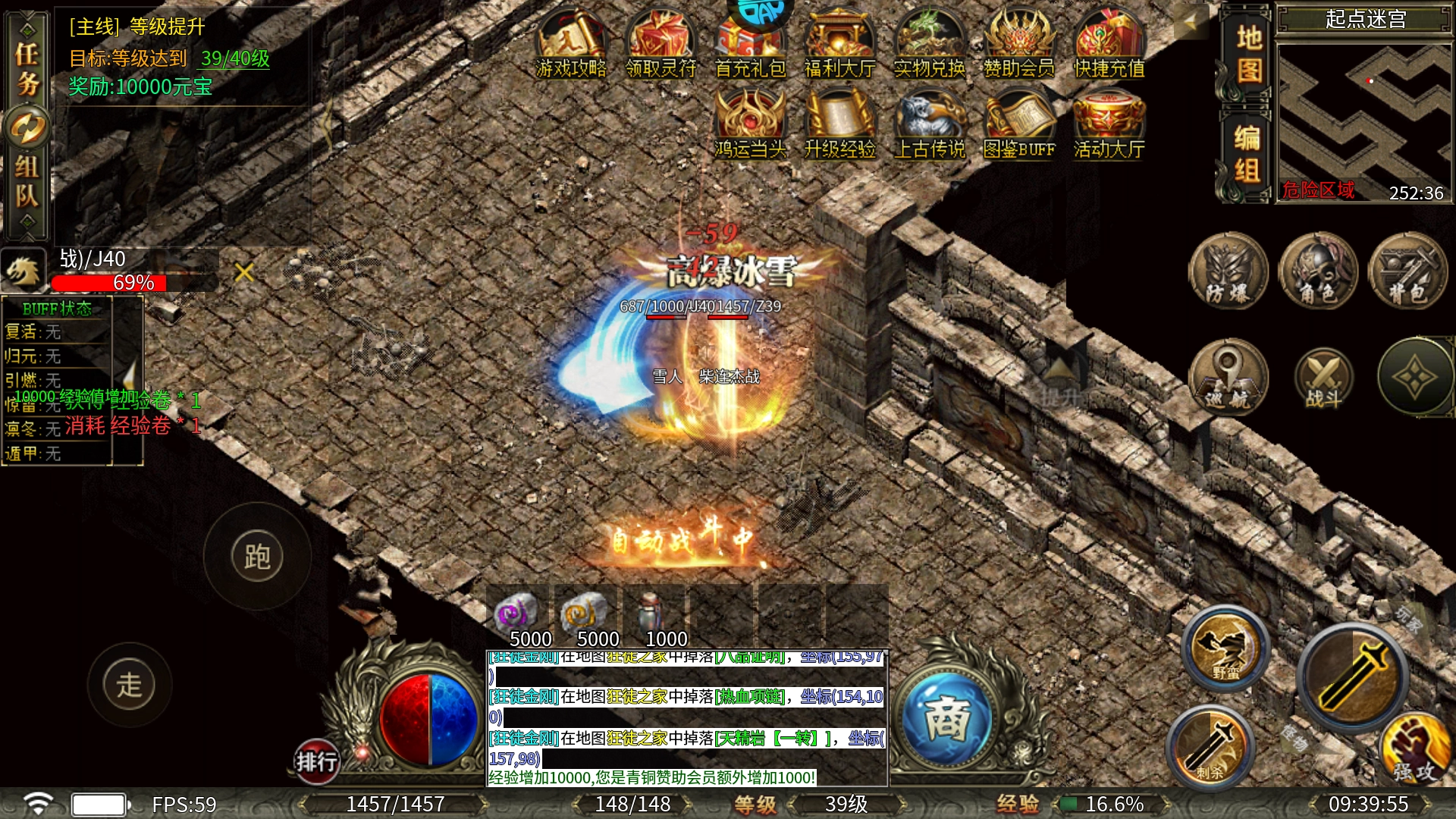Screen dimensions: 1456x819
Task: Tap the 跑 run button
Action: pyautogui.click(x=257, y=557)
